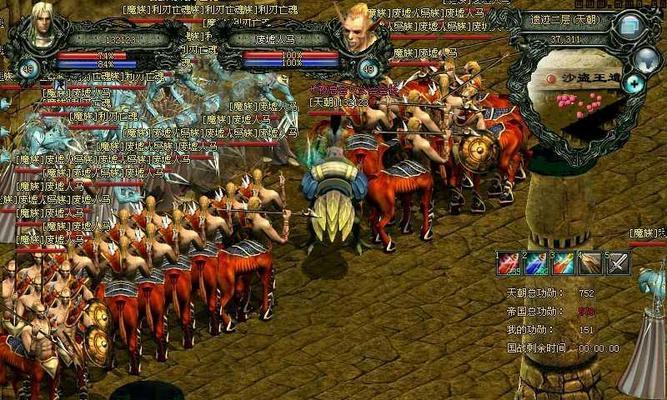Activate the sword skill in slot 5
The image size is (667, 400).
tap(617, 263)
